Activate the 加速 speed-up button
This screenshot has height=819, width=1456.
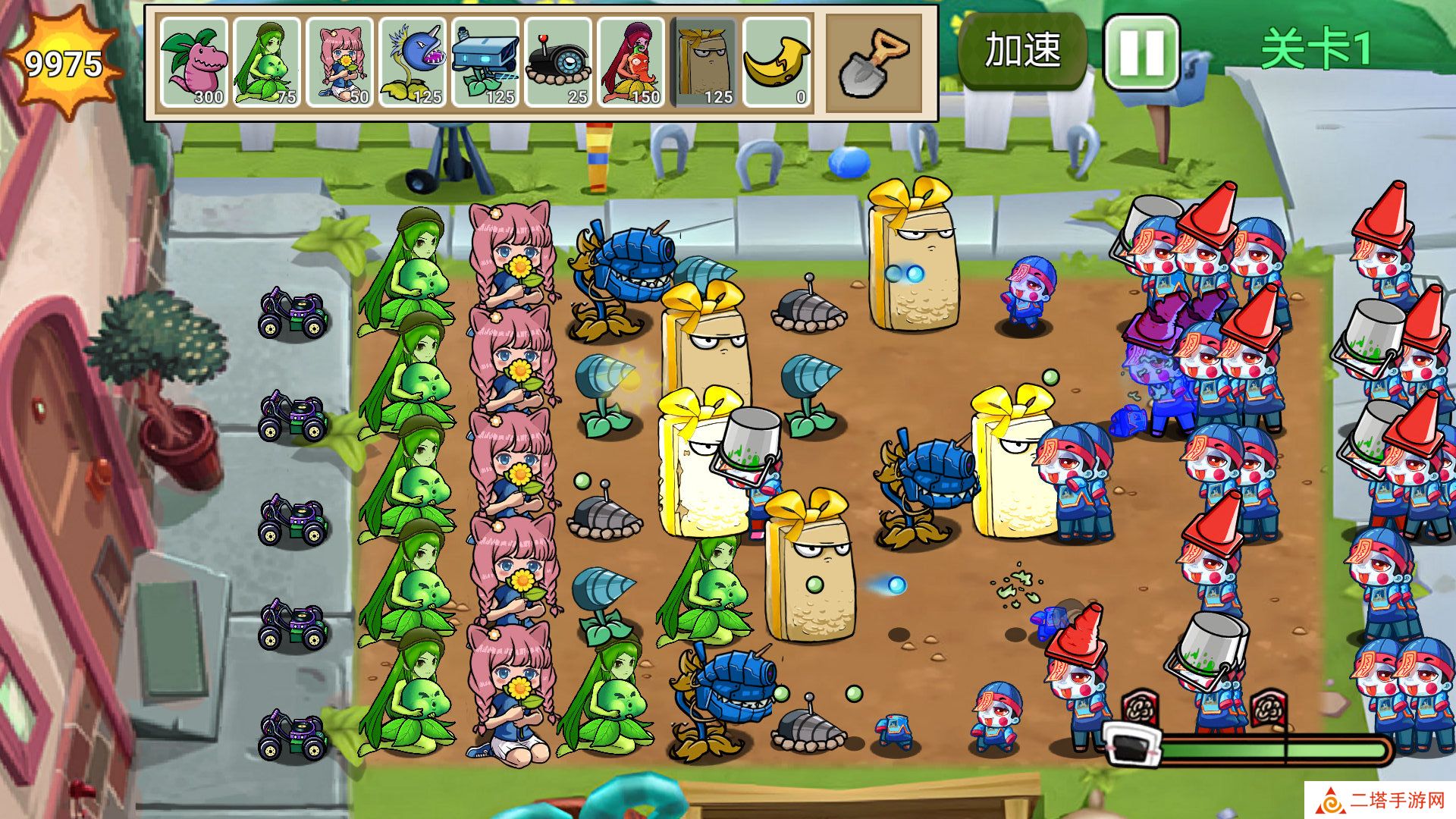pyautogui.click(x=1022, y=50)
